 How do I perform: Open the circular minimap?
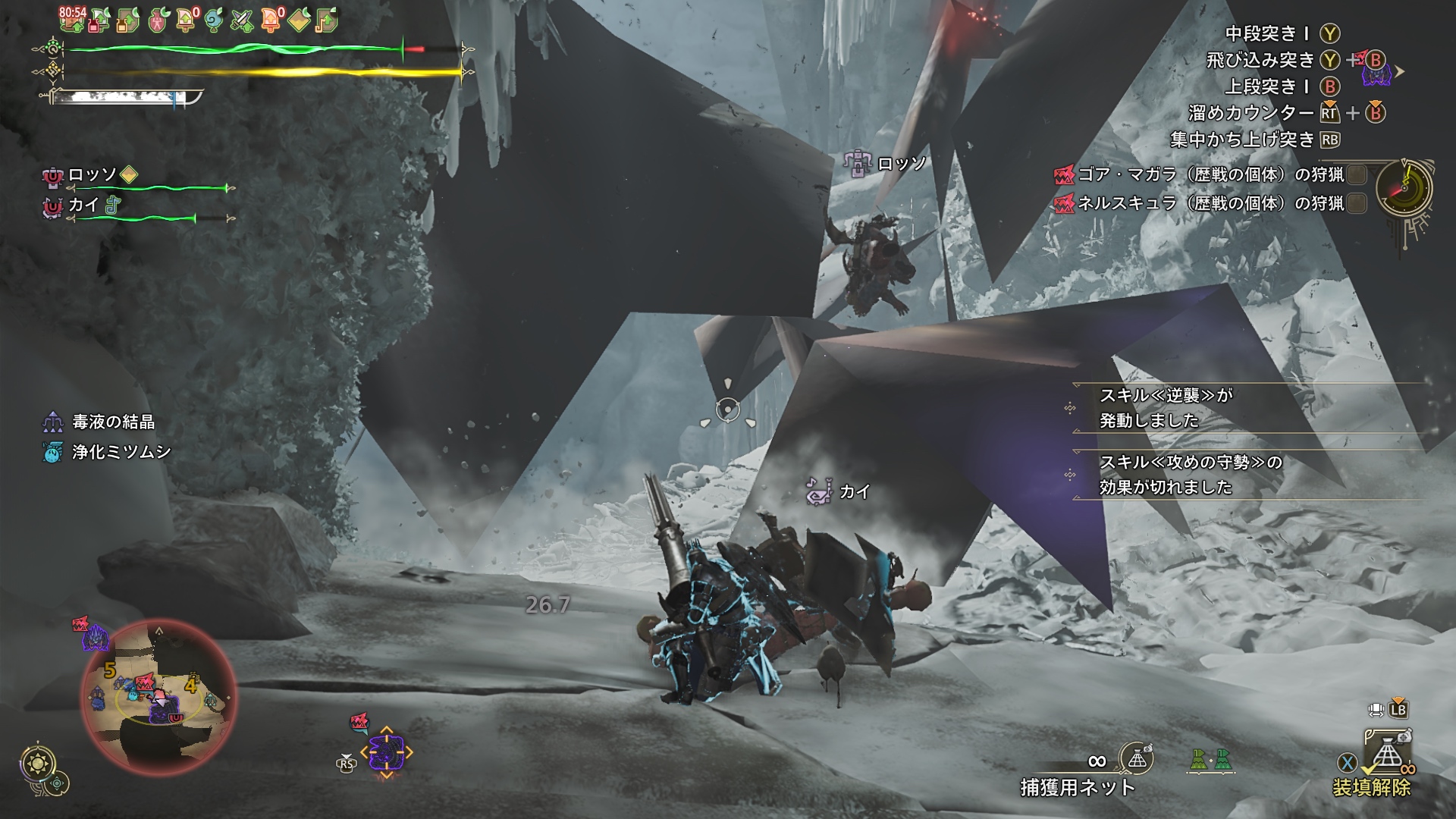158,695
